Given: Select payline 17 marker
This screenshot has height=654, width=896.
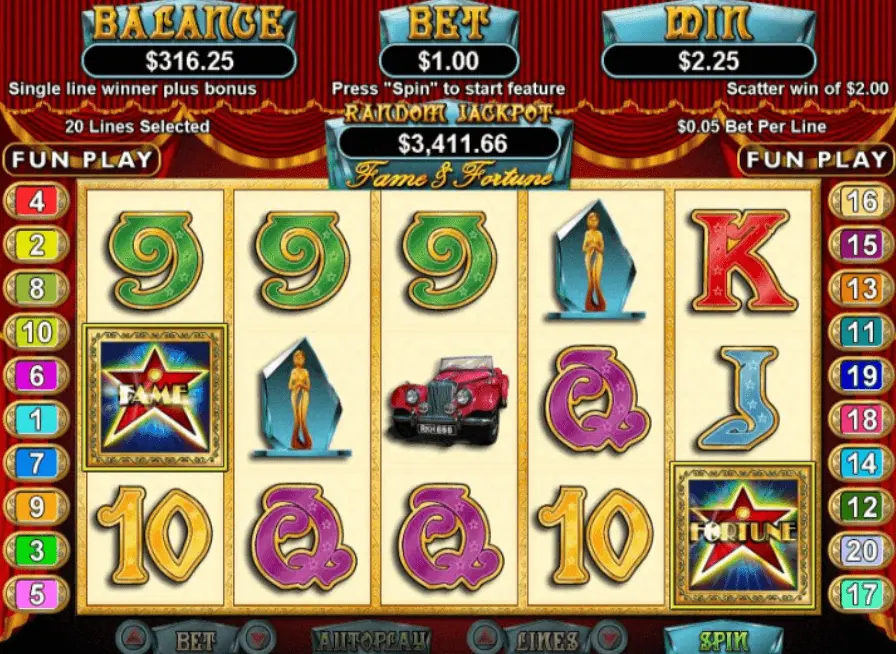Looking at the screenshot, I should pos(861,594).
